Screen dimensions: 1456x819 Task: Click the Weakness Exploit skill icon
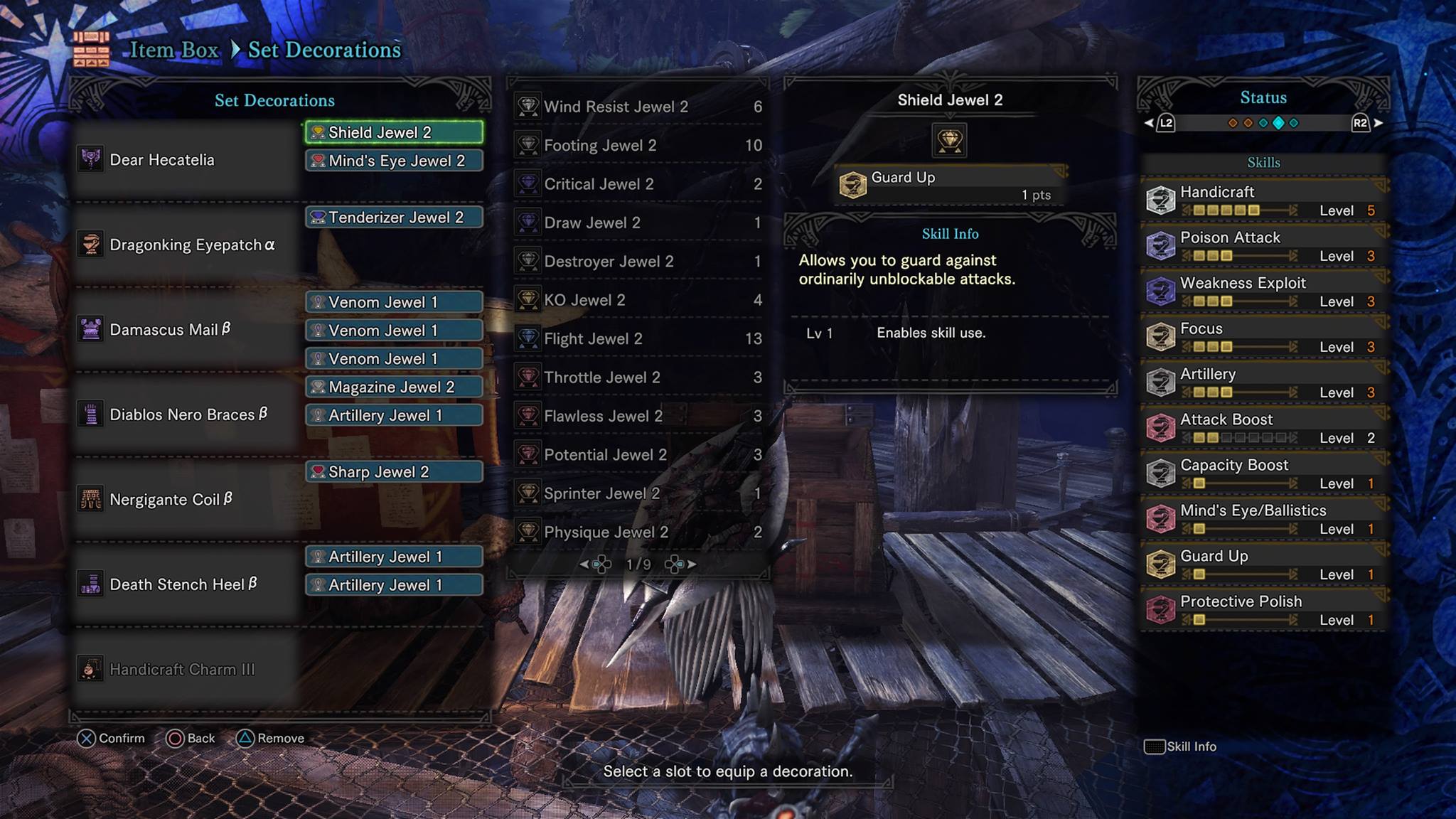(x=1162, y=291)
